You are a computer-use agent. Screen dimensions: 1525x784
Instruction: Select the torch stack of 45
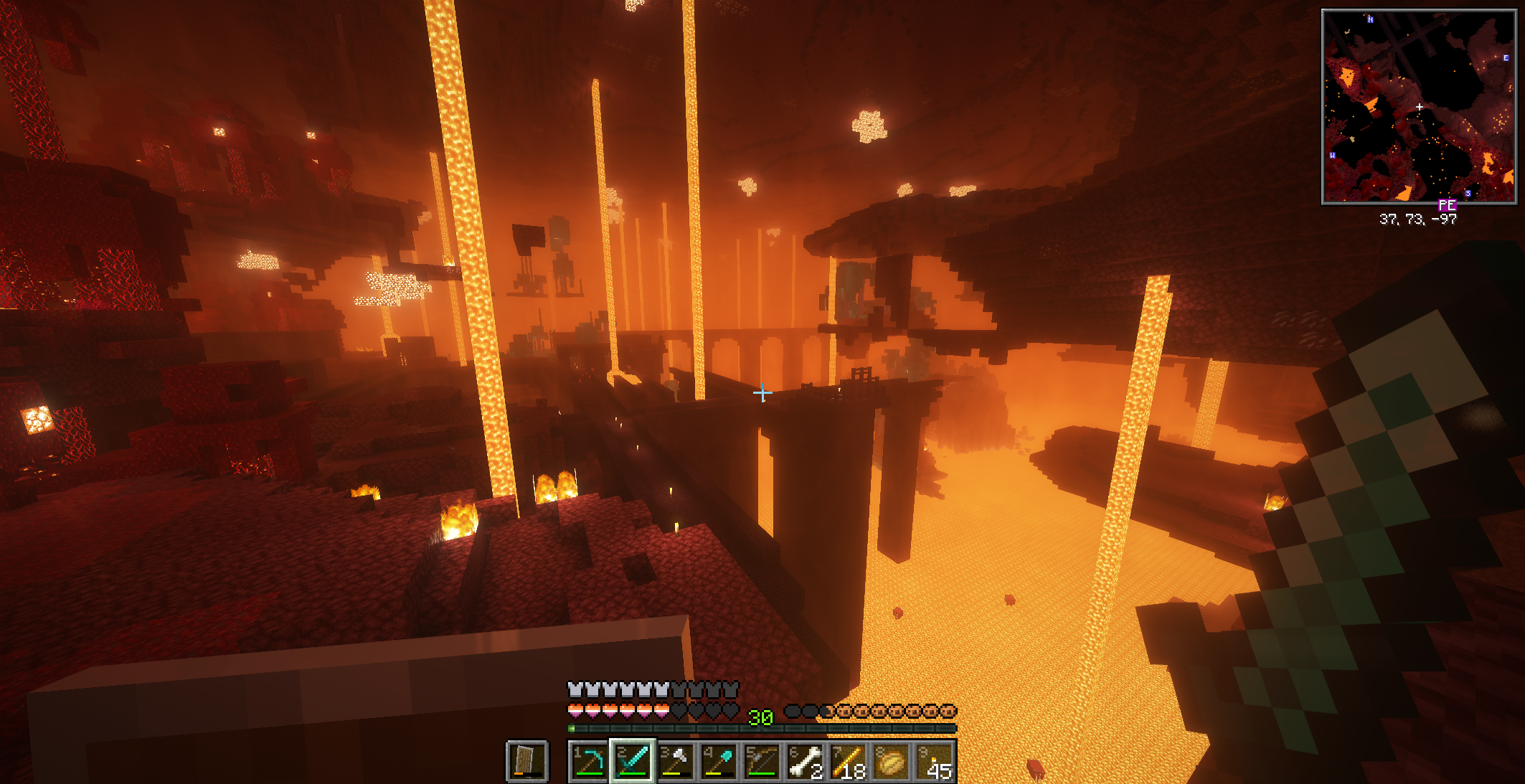(934, 762)
